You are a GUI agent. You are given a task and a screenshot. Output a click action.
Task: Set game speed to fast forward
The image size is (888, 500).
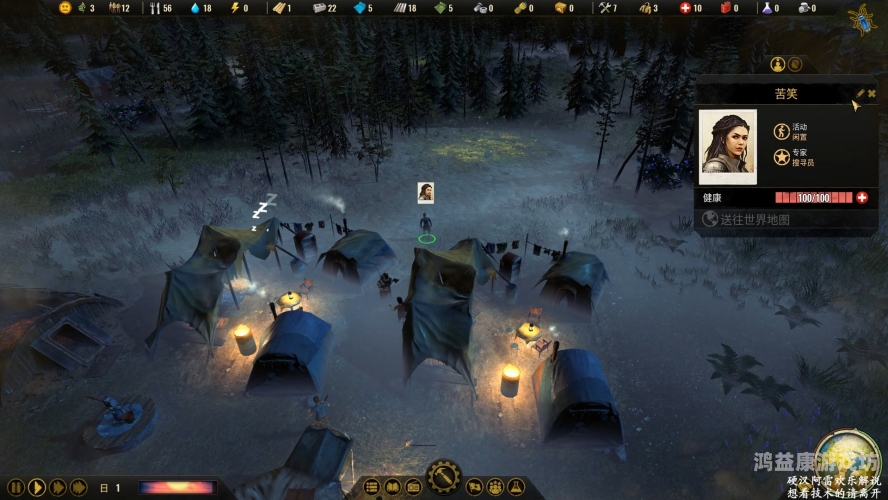[x=57, y=488]
